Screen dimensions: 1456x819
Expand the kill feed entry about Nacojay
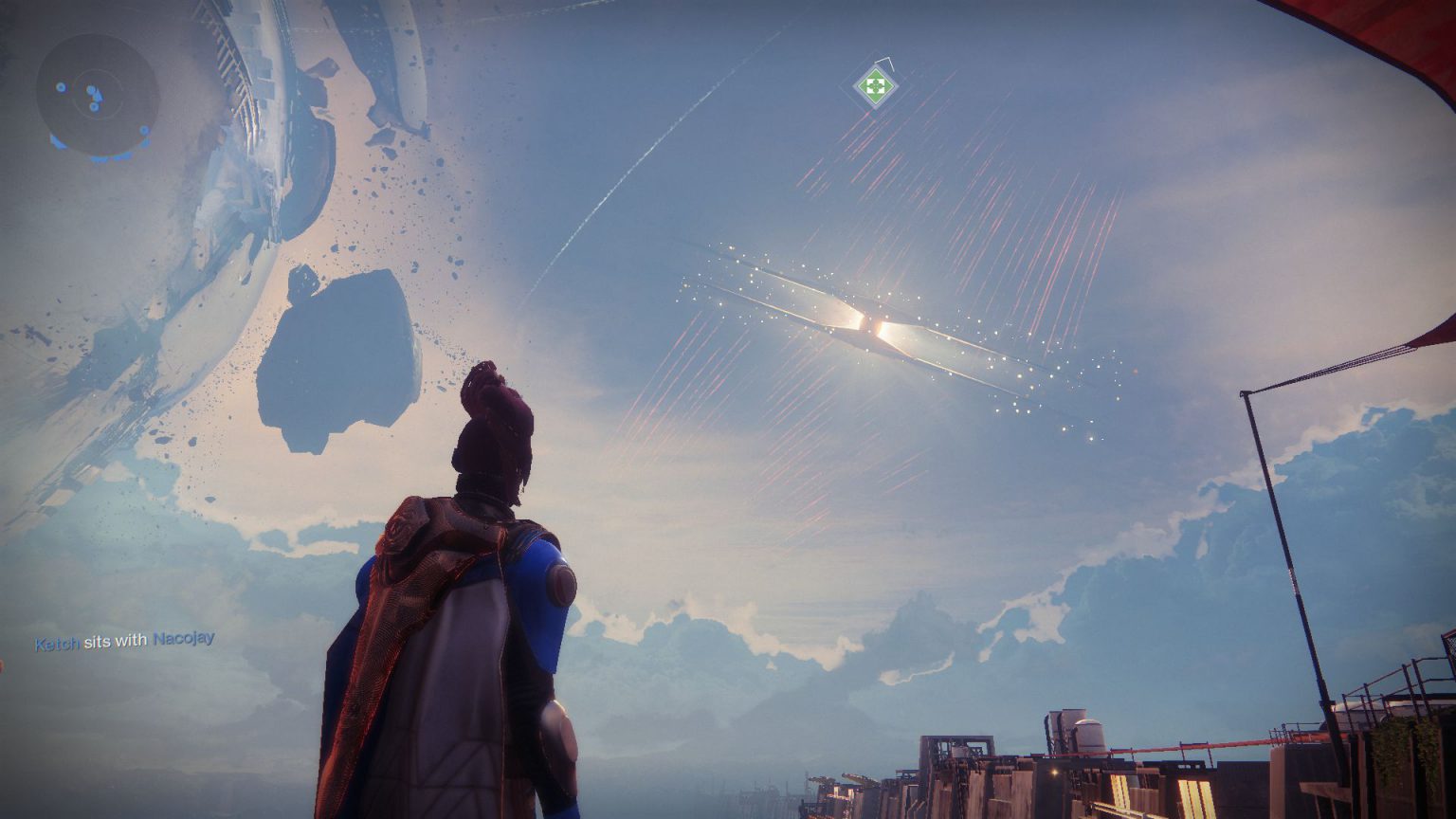tap(123, 641)
